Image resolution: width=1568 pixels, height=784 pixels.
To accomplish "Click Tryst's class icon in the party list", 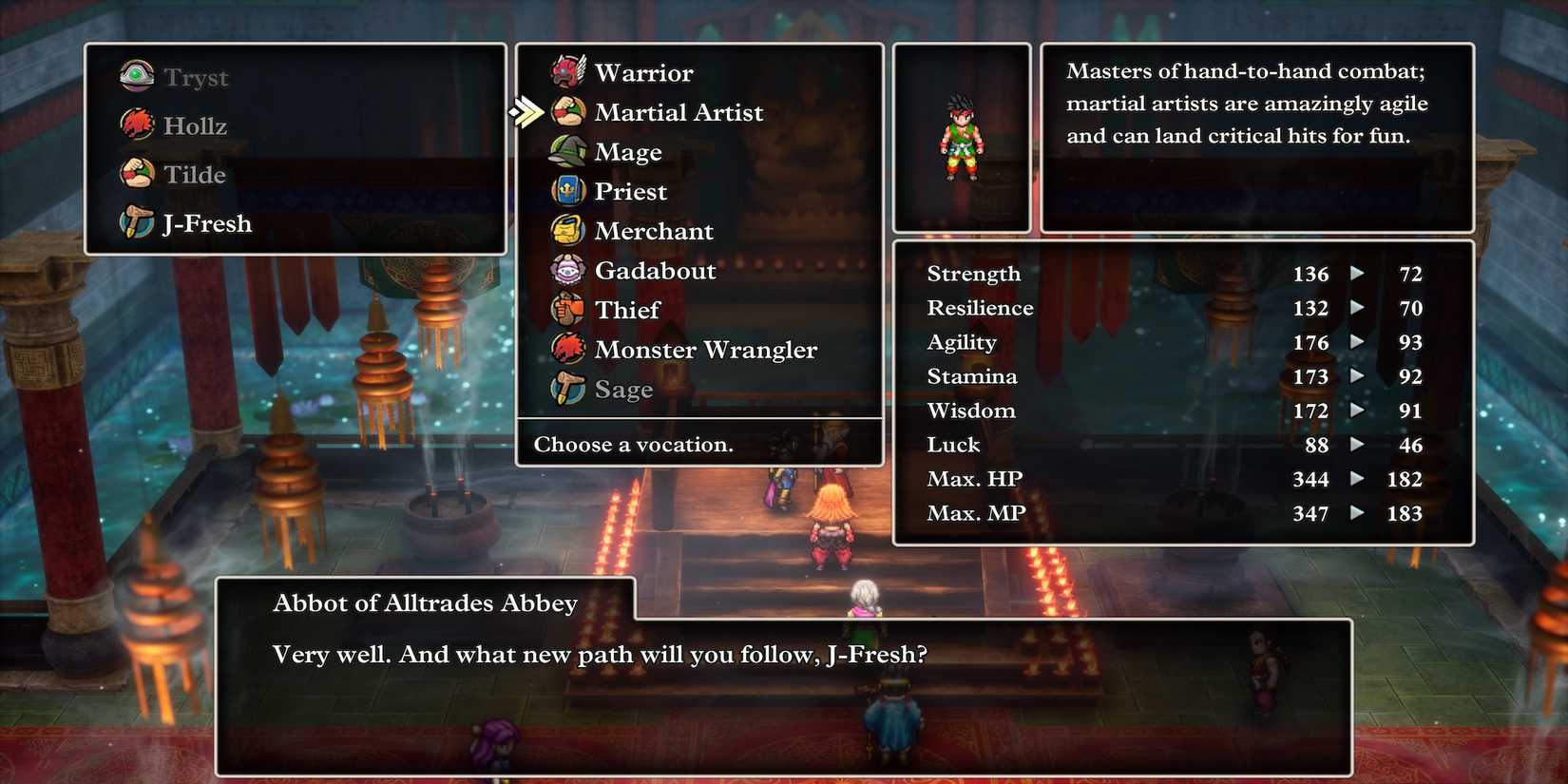I will click(x=136, y=76).
